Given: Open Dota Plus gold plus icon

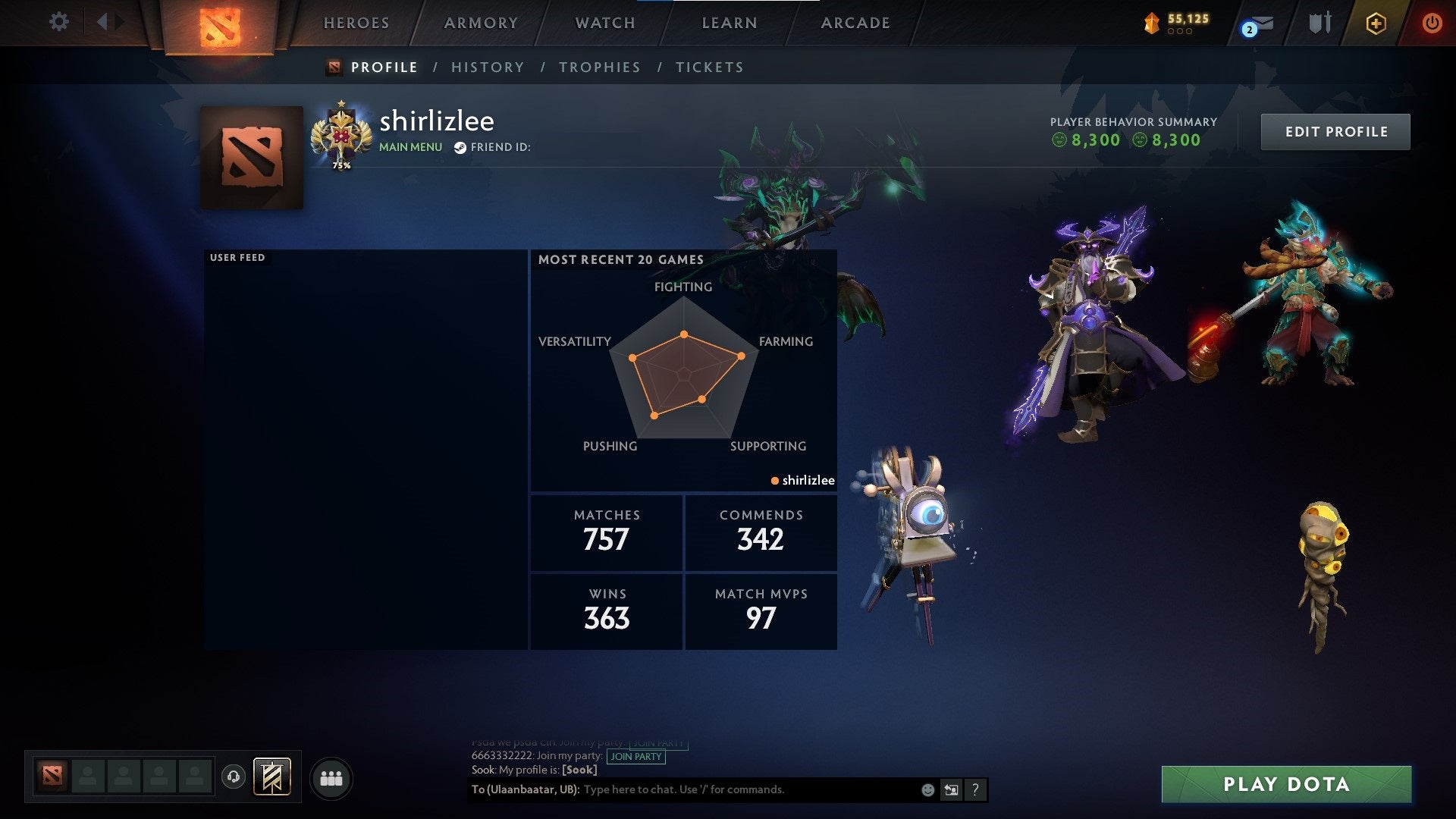Looking at the screenshot, I should point(1377,23).
